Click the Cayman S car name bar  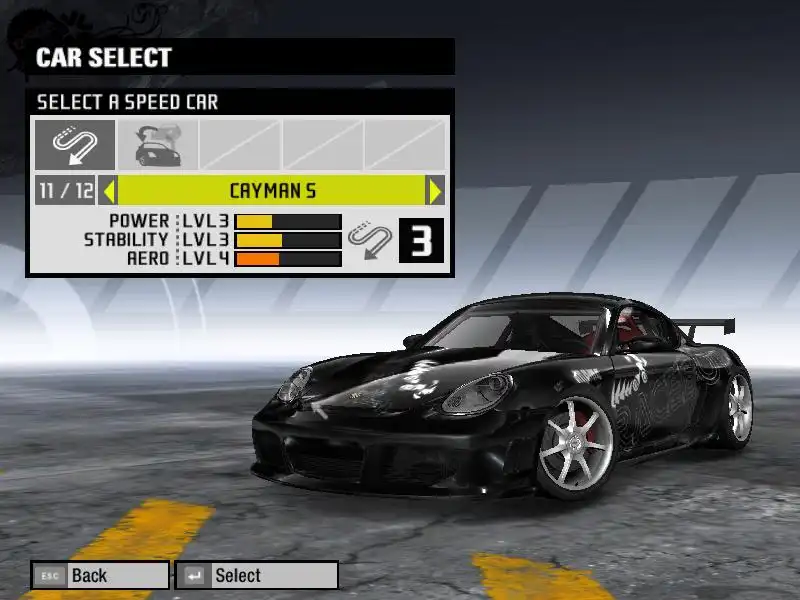point(272,190)
